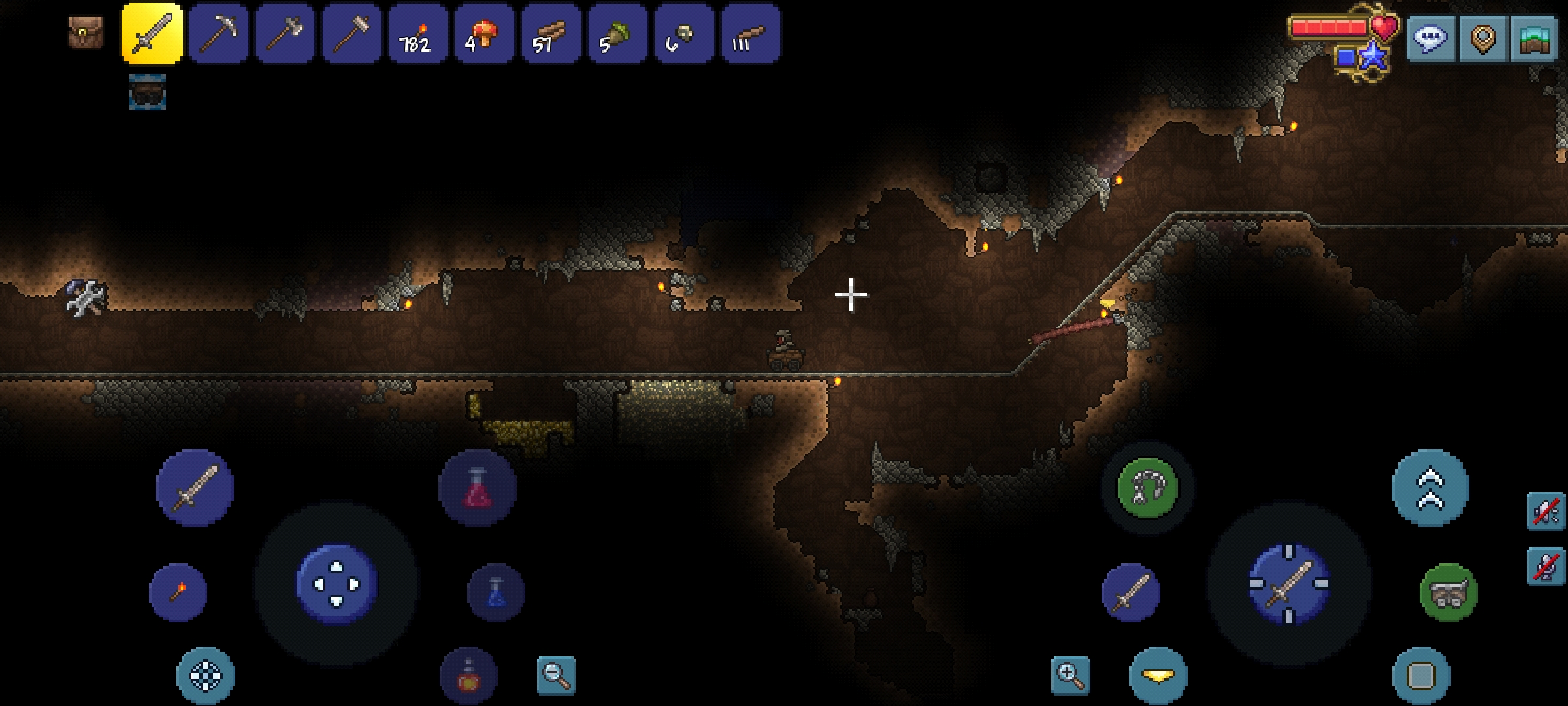This screenshot has width=1568, height=706.
Task: Toggle the smart cursor crosshair button
Action: tap(206, 675)
